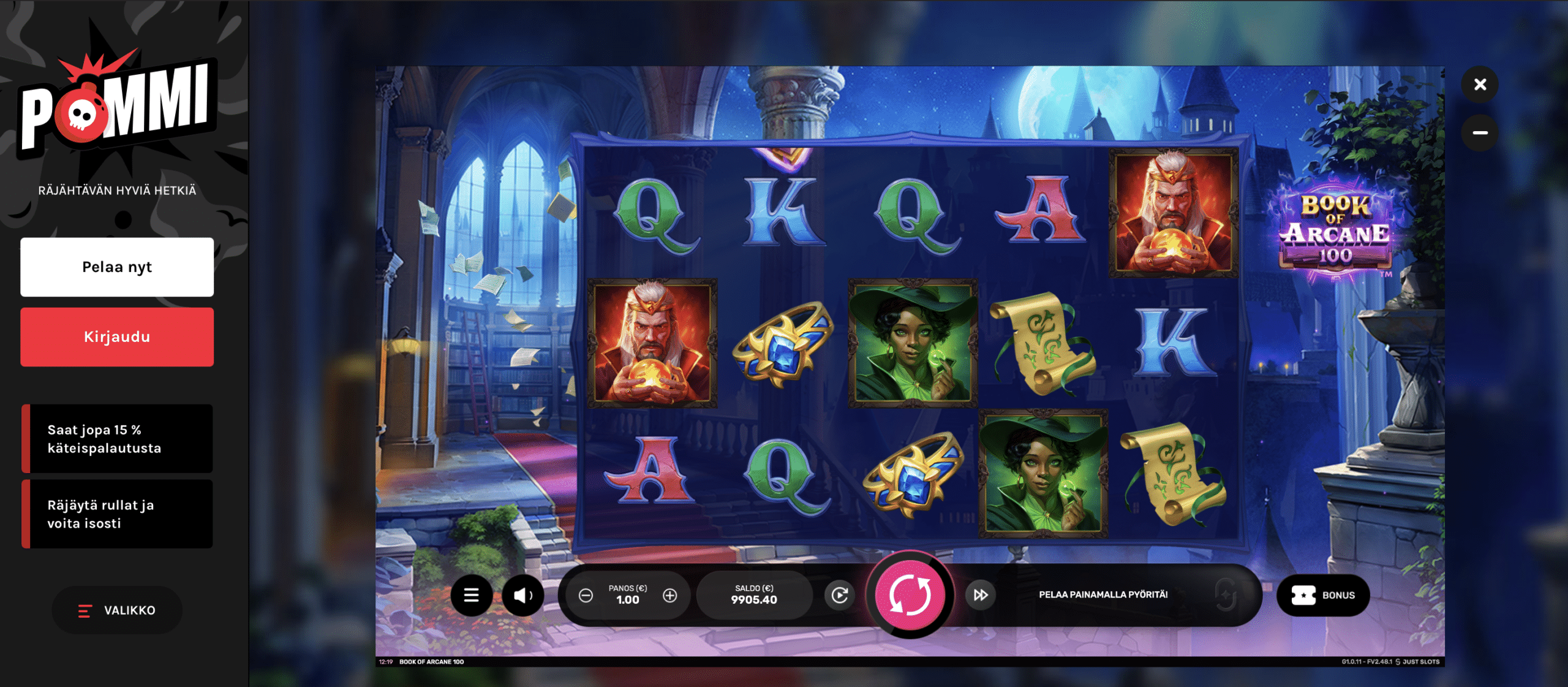The width and height of the screenshot is (1568, 687).
Task: Minimize the game window
Action: coord(1480,132)
